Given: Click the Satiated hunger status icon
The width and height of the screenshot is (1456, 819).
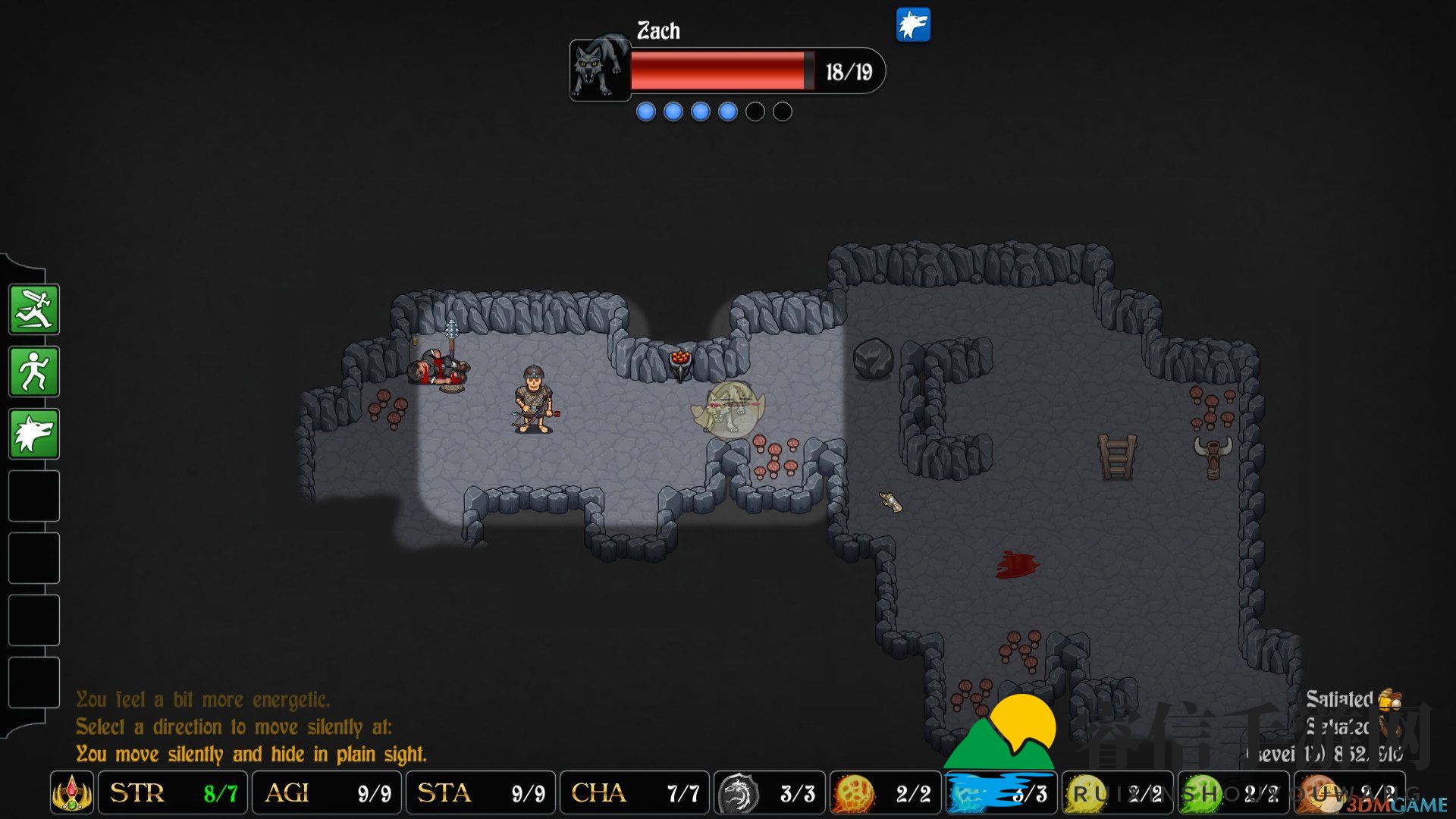Looking at the screenshot, I should (1389, 699).
